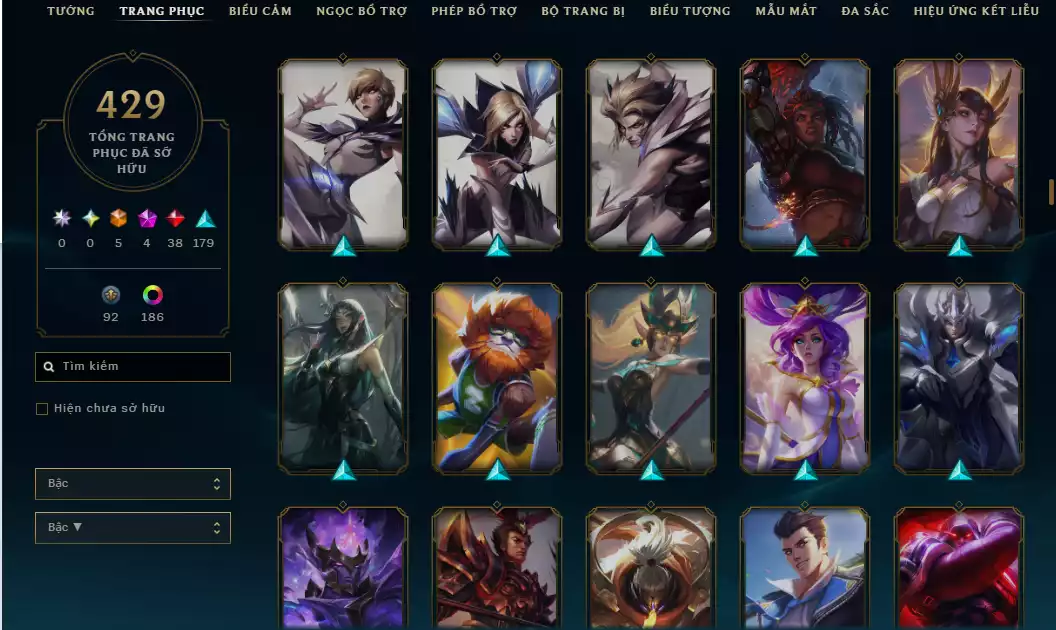This screenshot has width=1056, height=630.
Task: Choose the red round robot skin card
Action: 959,567
